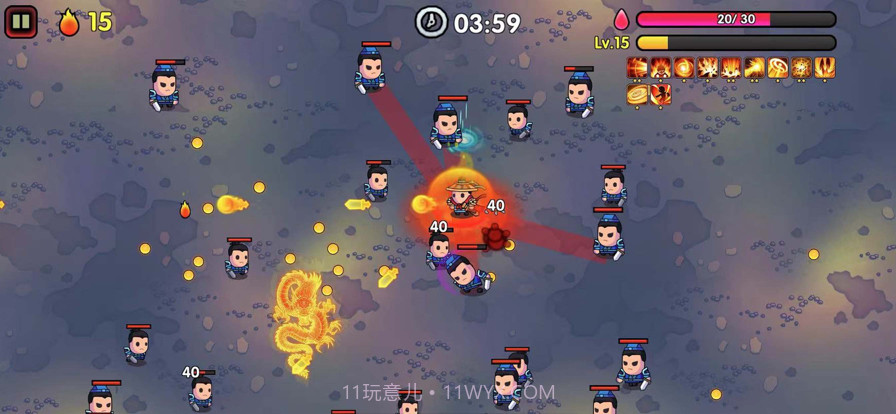This screenshot has height=414, width=896.
Task: Select the fire swirl orb skill icon
Action: click(684, 67)
